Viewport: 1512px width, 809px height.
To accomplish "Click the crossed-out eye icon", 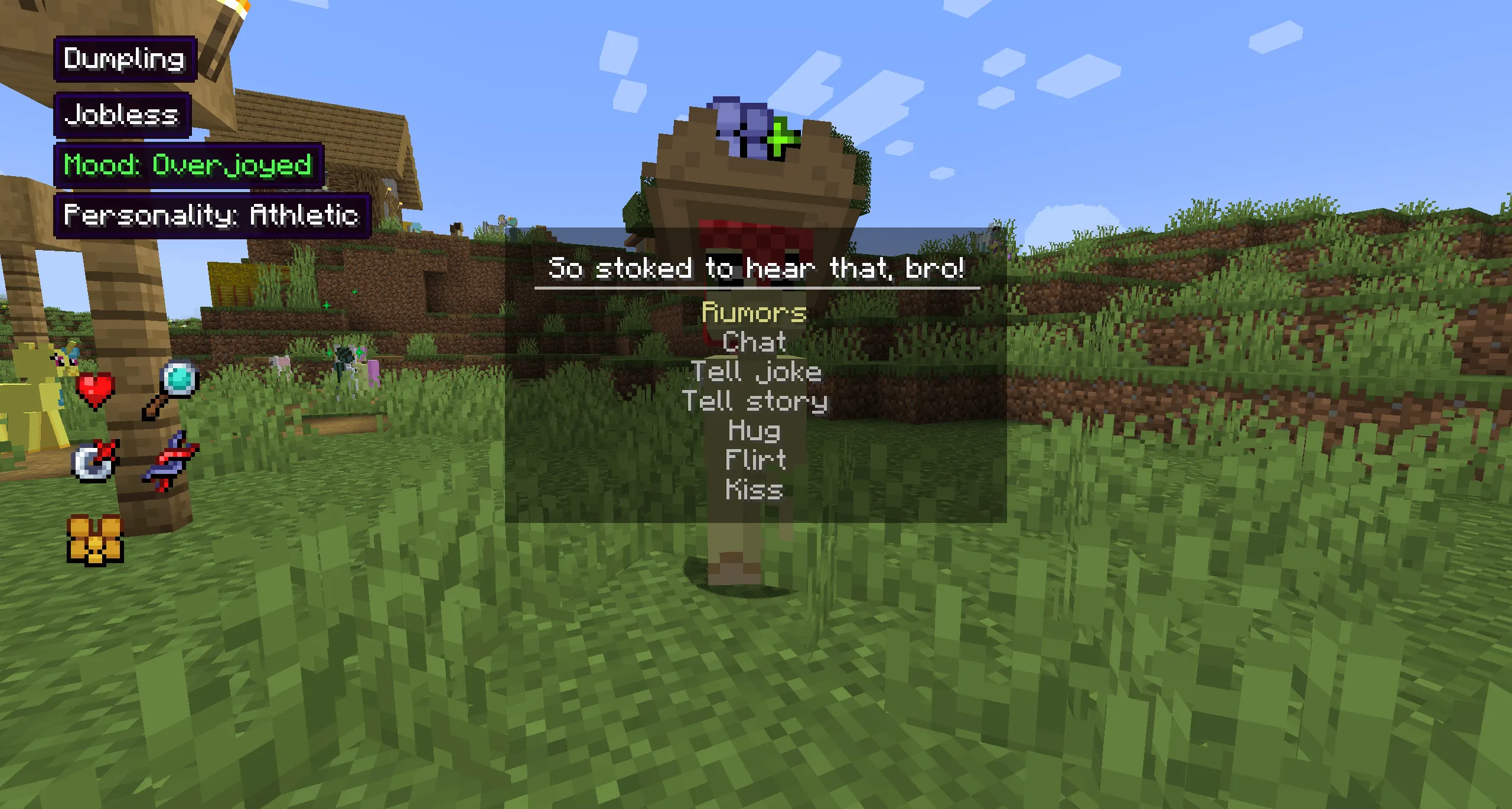I will [x=93, y=464].
